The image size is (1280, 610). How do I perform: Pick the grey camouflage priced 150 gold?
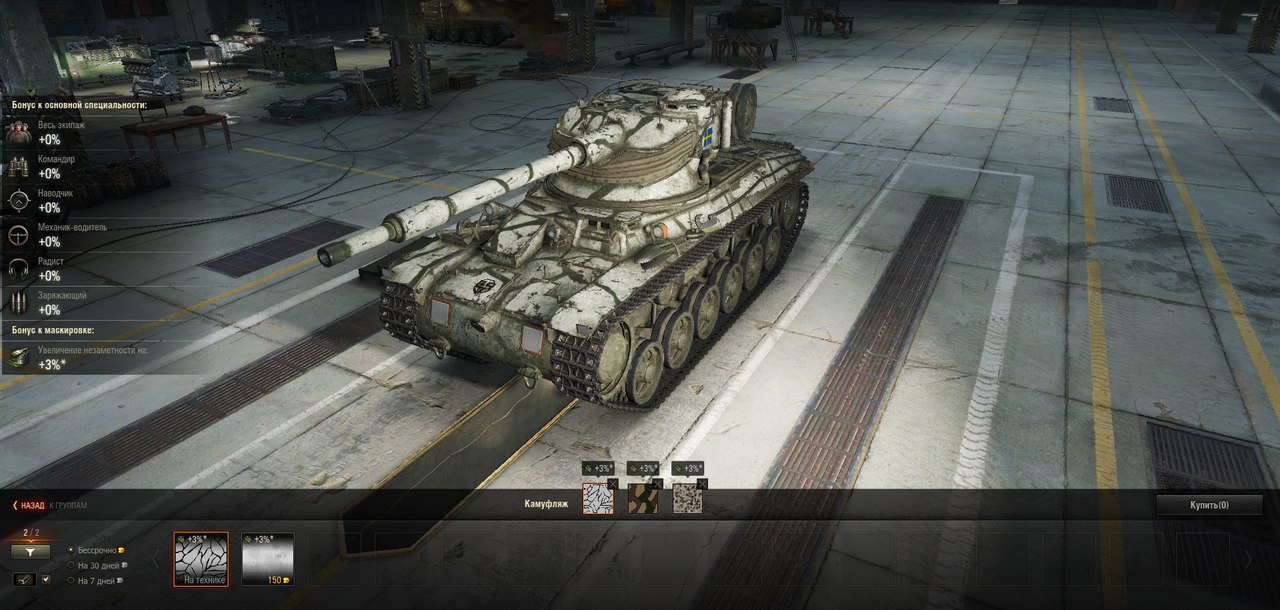pos(268,559)
